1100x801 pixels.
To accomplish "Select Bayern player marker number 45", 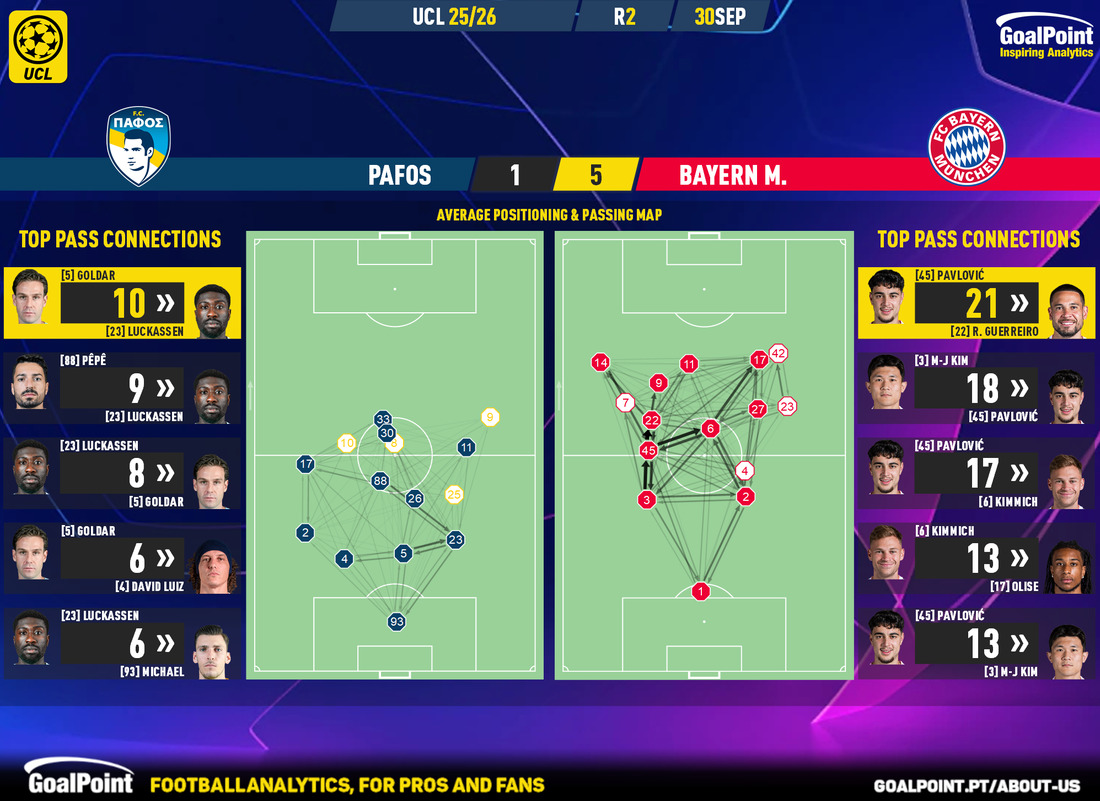I will [648, 451].
